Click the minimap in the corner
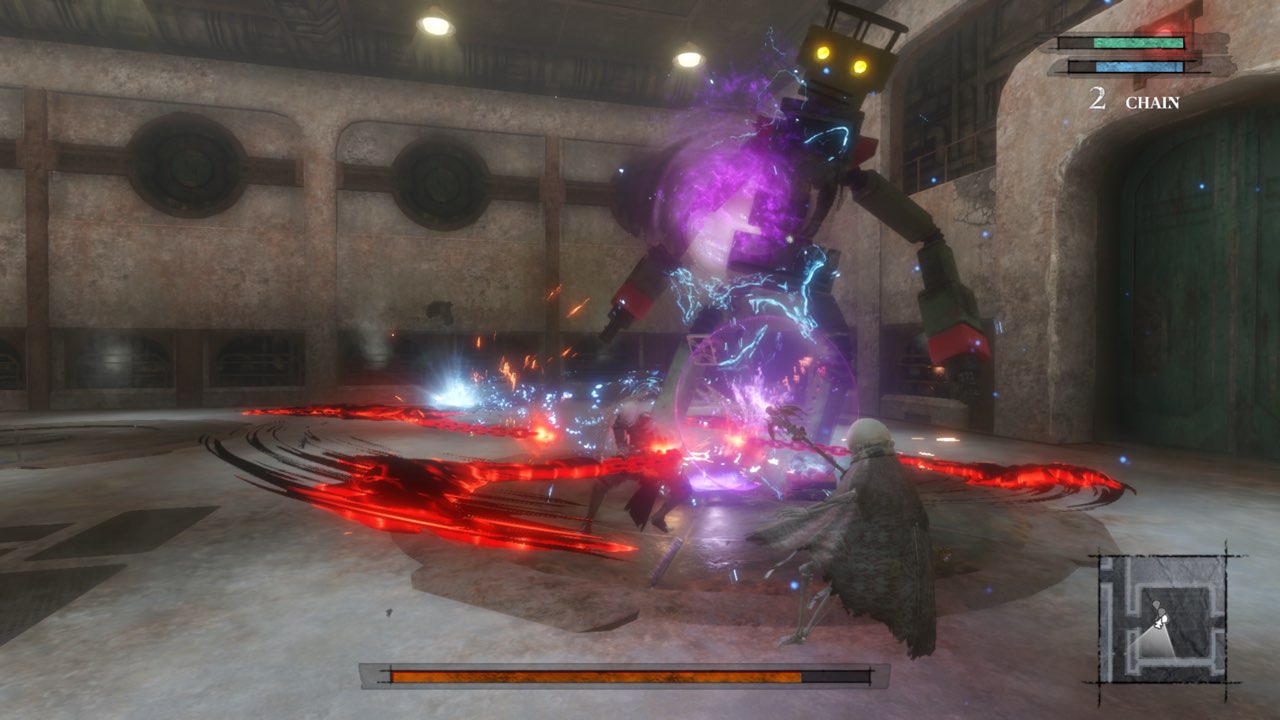Screen dimensions: 1280x720 (x=1162, y=617)
